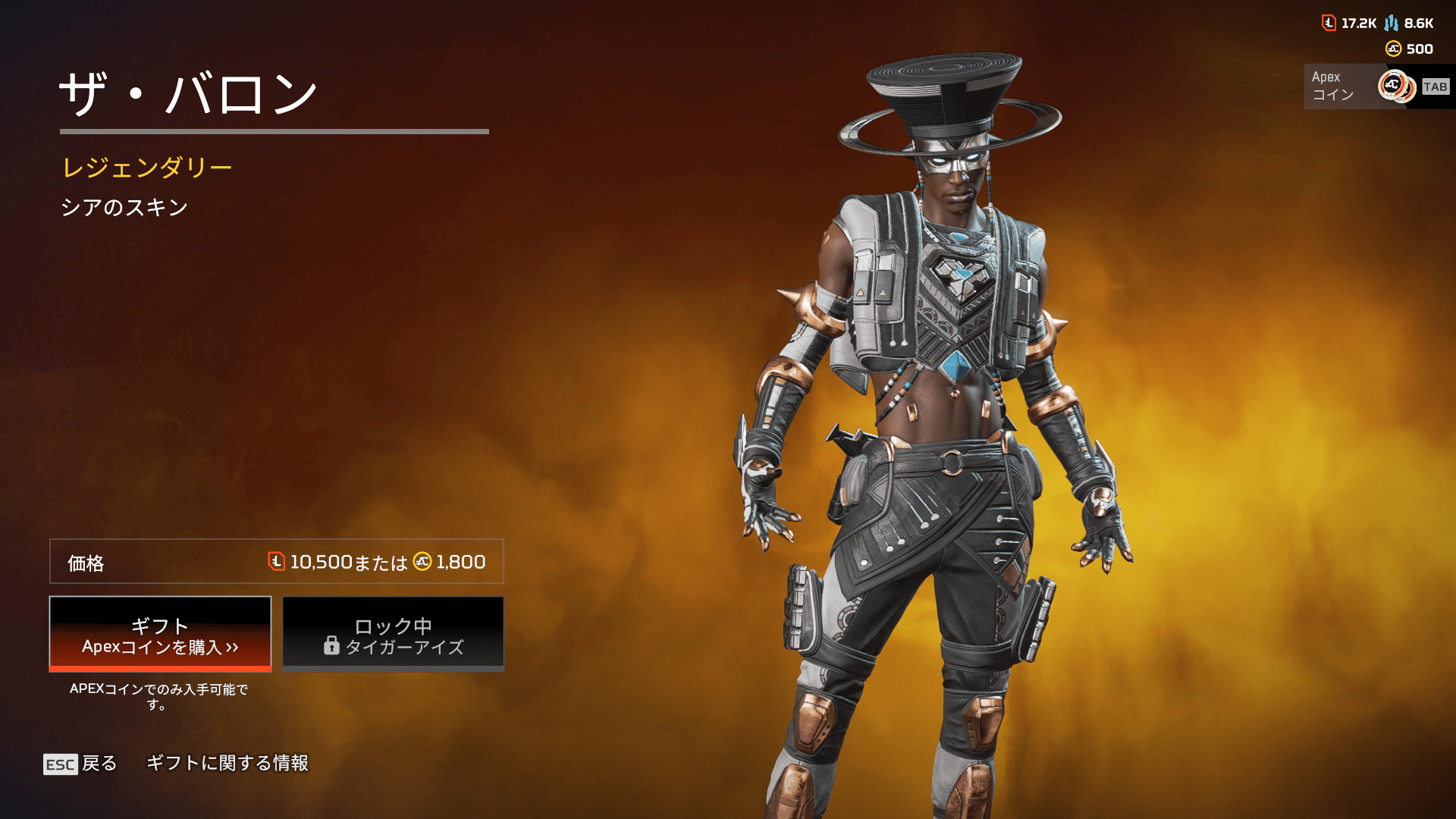The width and height of the screenshot is (1456, 819).
Task: Open ギフトに関する情報 link
Action: [x=227, y=763]
